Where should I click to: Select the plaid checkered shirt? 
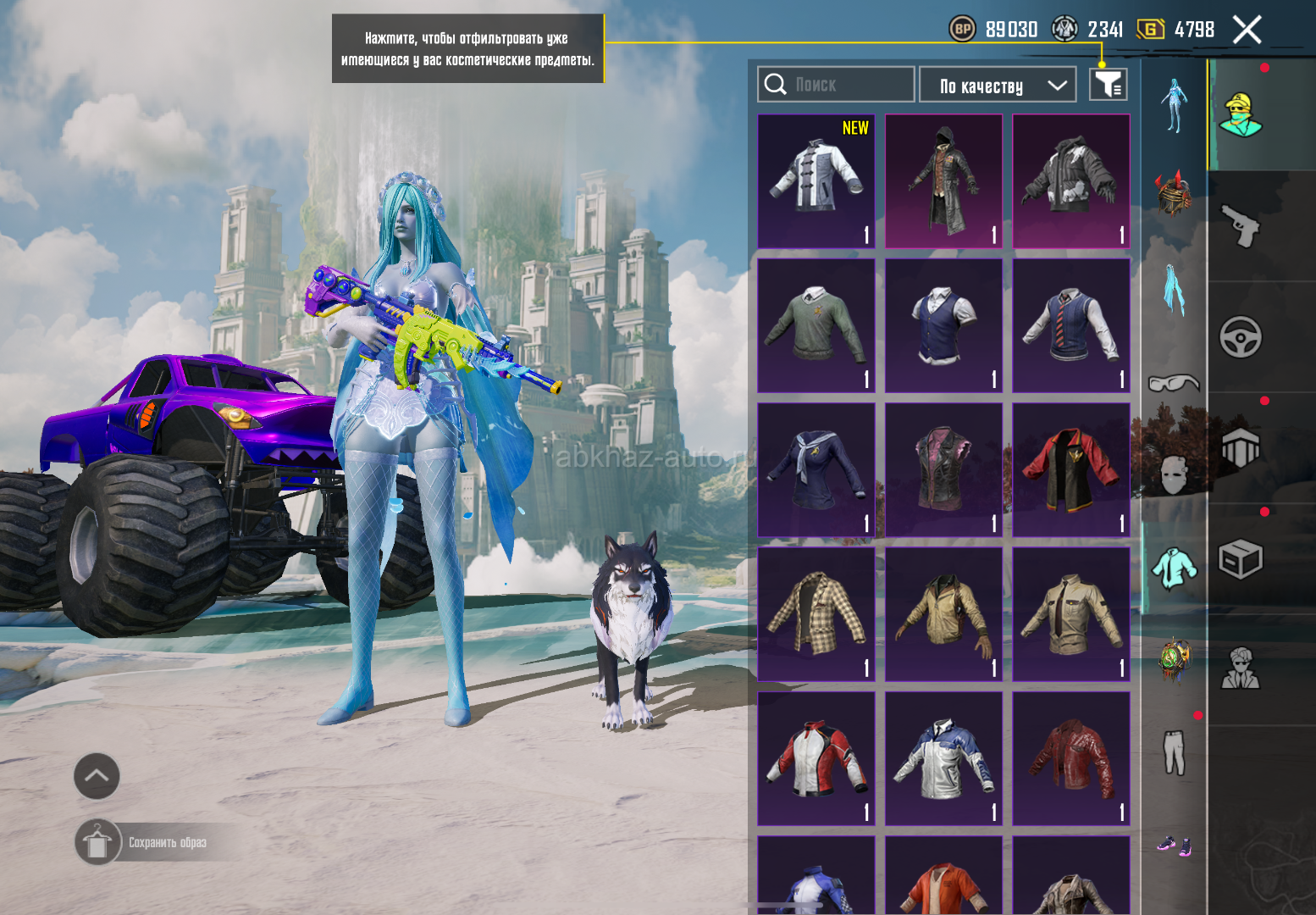816,614
